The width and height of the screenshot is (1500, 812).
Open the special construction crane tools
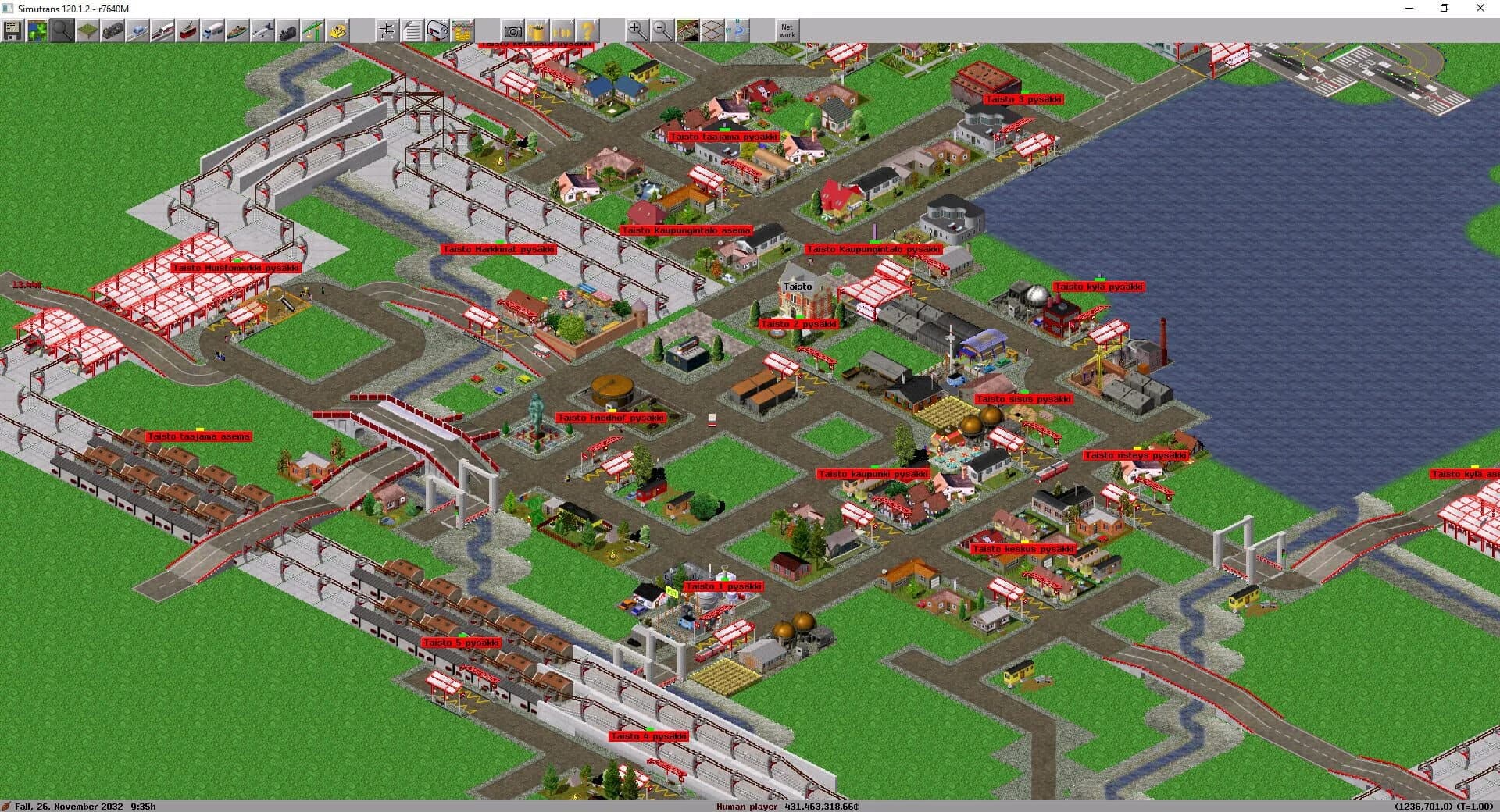[311, 31]
